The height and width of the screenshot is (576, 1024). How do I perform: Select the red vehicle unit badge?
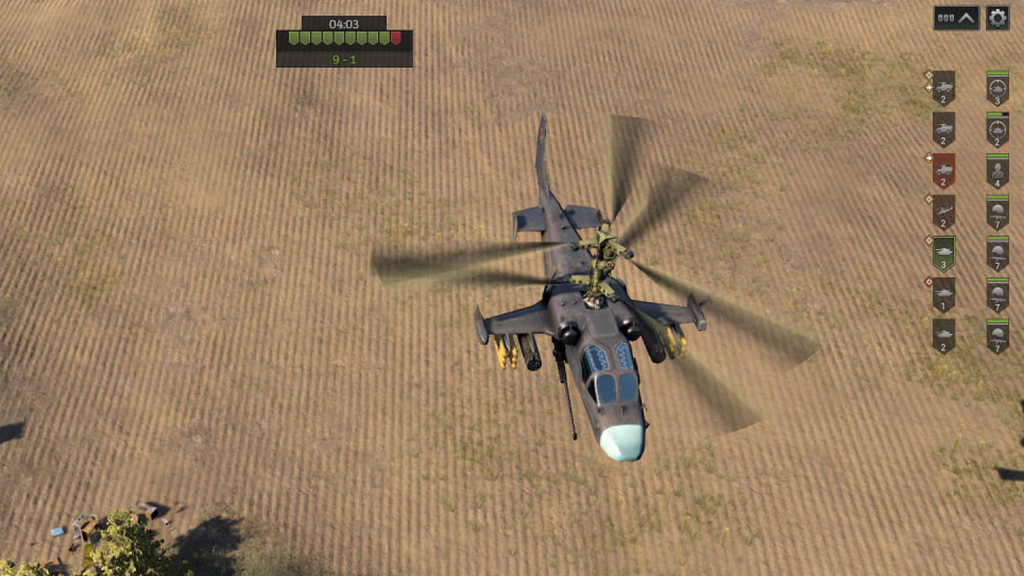pos(944,170)
